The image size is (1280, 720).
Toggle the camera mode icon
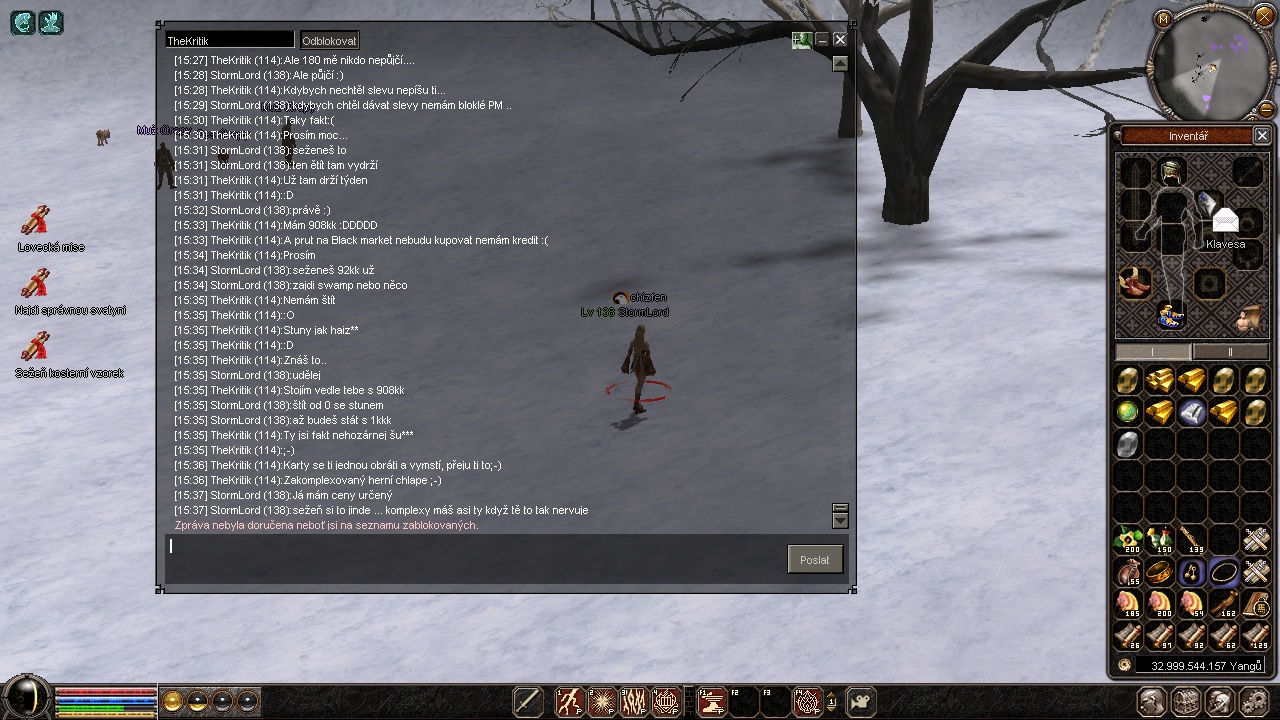point(861,702)
